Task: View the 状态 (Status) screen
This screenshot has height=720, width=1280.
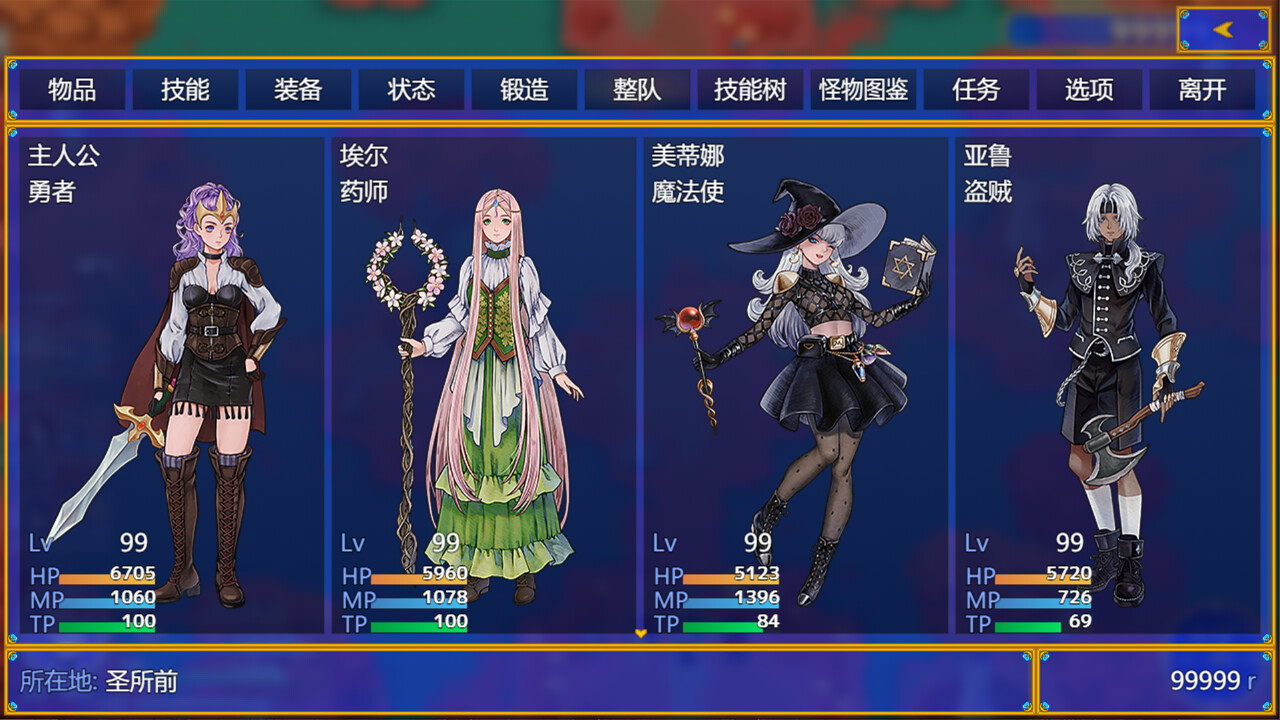Action: pyautogui.click(x=411, y=89)
